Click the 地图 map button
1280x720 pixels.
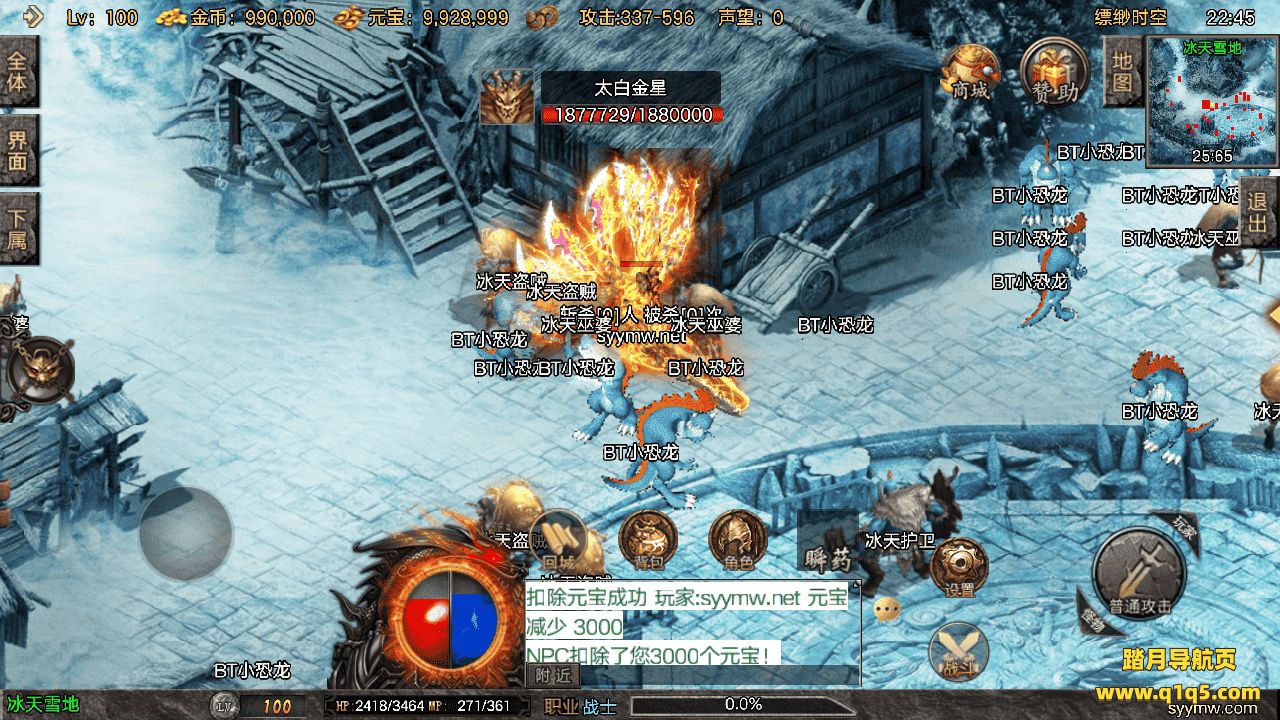[1123, 71]
